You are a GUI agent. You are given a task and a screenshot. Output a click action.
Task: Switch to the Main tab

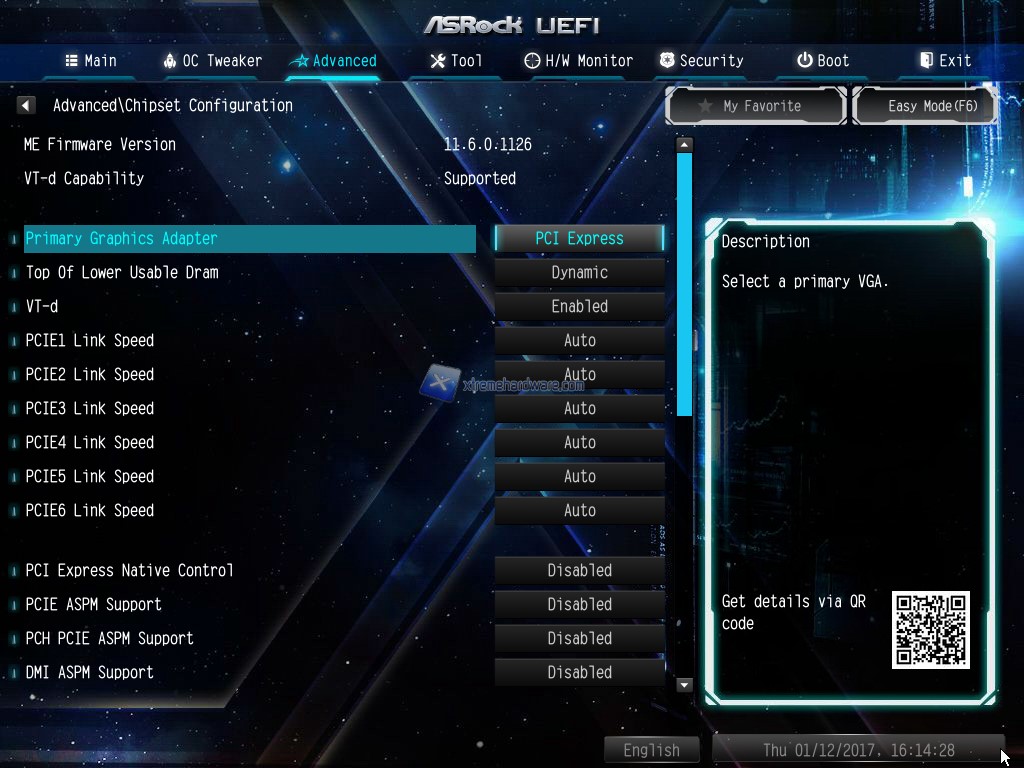[x=91, y=60]
